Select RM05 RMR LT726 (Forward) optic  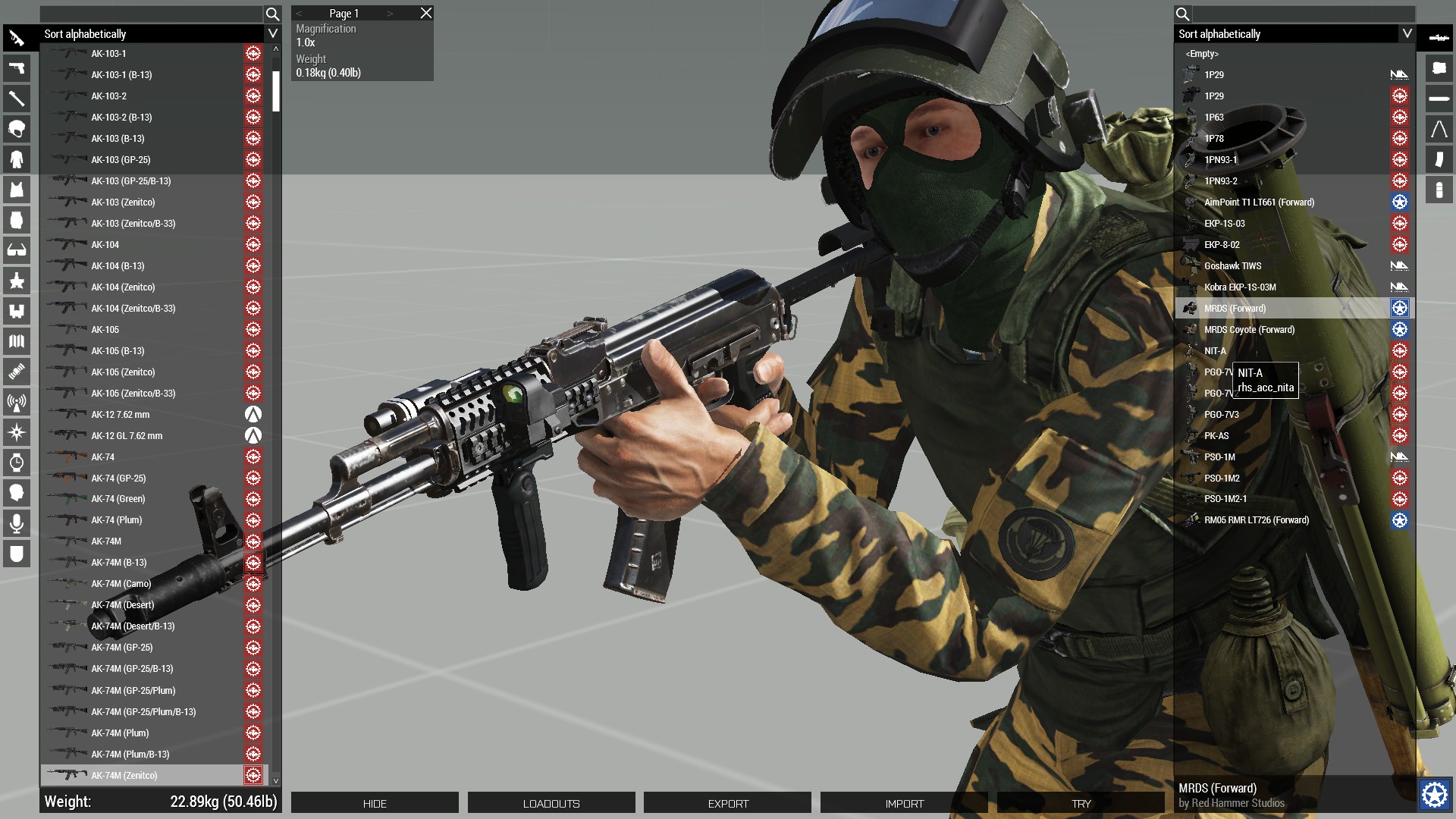(1257, 520)
